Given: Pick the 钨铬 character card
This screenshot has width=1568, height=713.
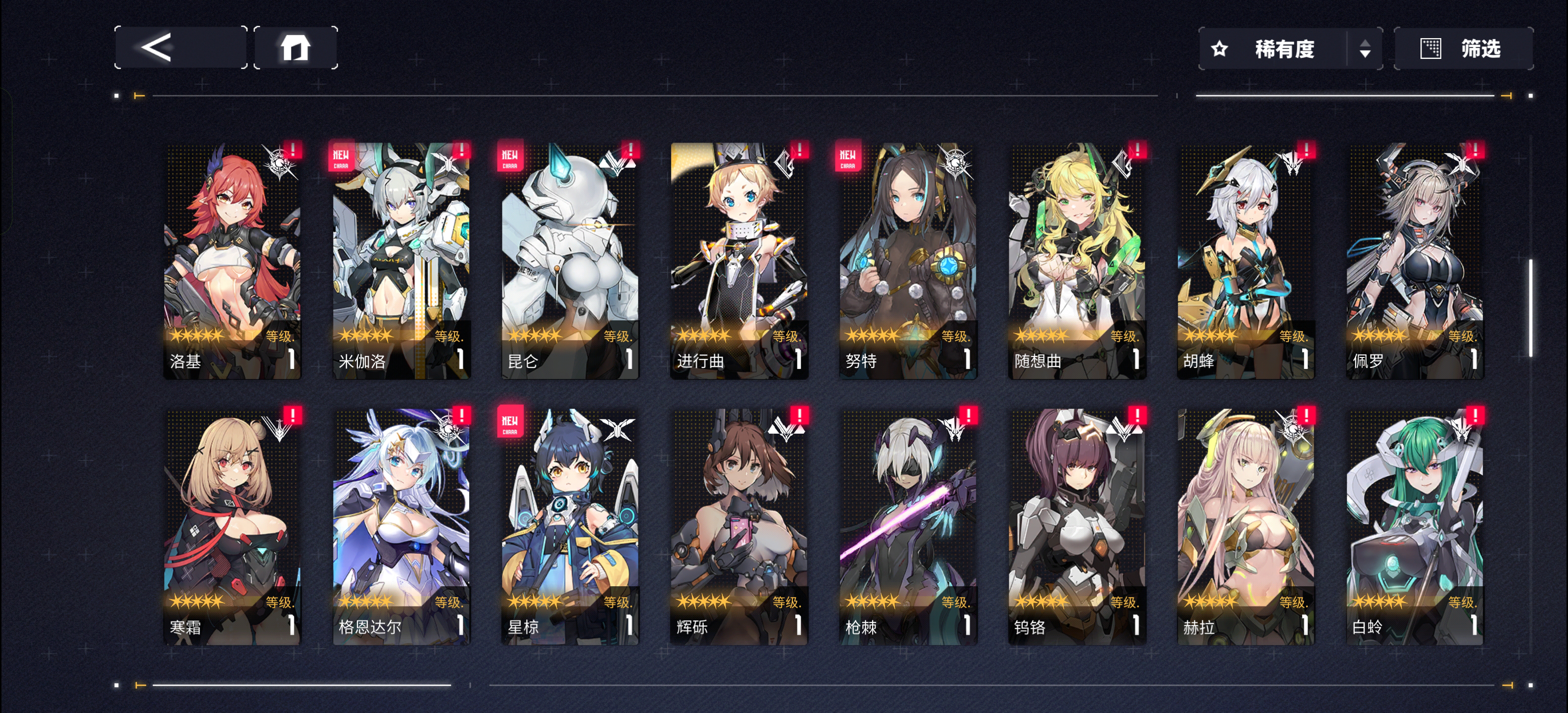Looking at the screenshot, I should point(1077,527).
